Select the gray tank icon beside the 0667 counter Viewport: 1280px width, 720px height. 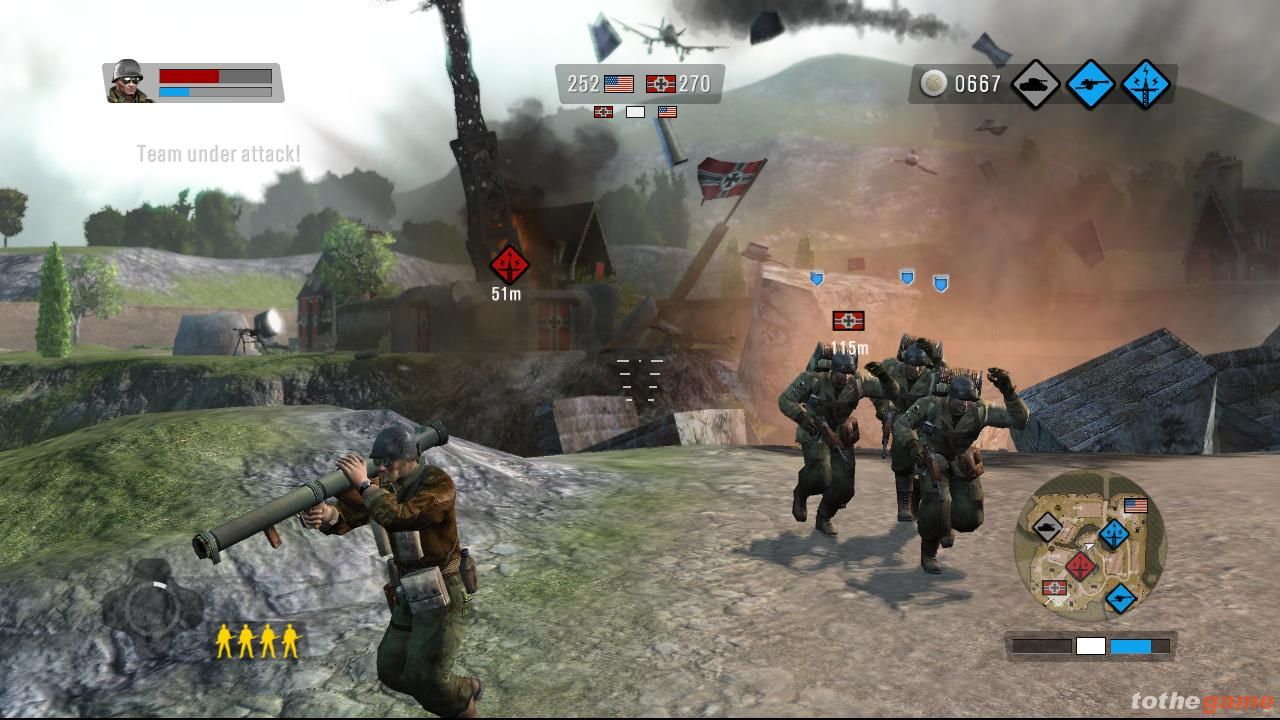pos(1035,84)
